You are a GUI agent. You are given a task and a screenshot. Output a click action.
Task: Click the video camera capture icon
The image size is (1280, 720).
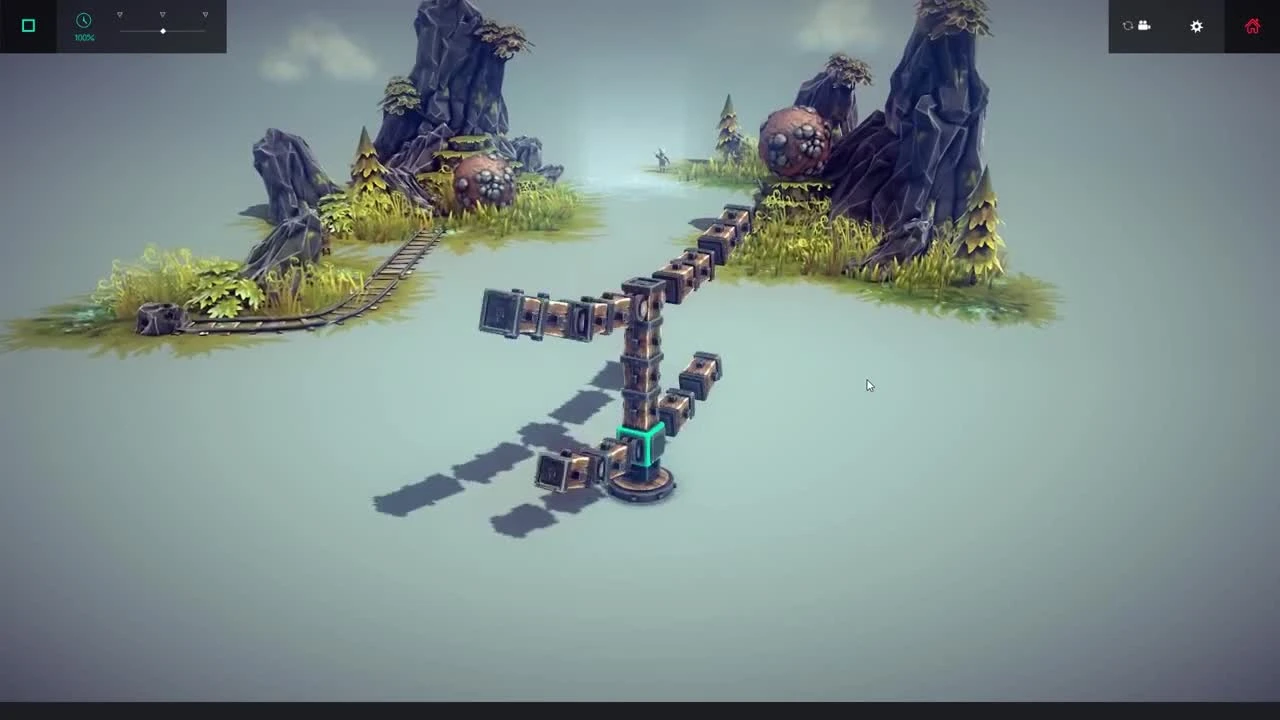pyautogui.click(x=1145, y=26)
